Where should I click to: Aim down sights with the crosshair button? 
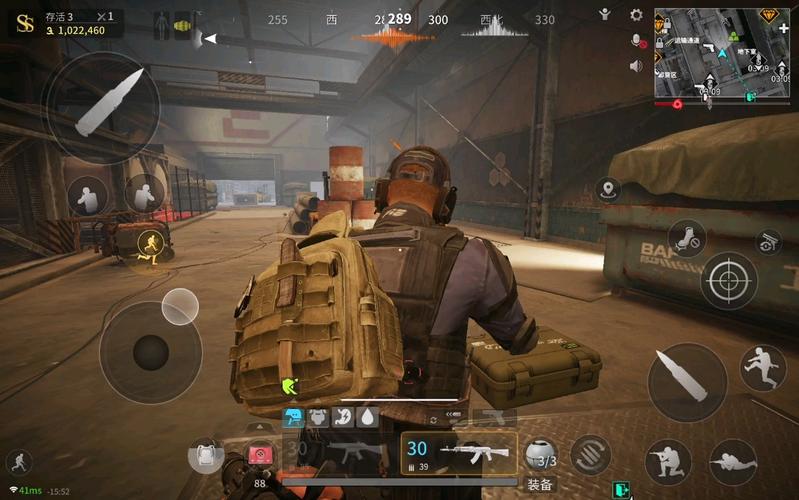click(x=729, y=280)
